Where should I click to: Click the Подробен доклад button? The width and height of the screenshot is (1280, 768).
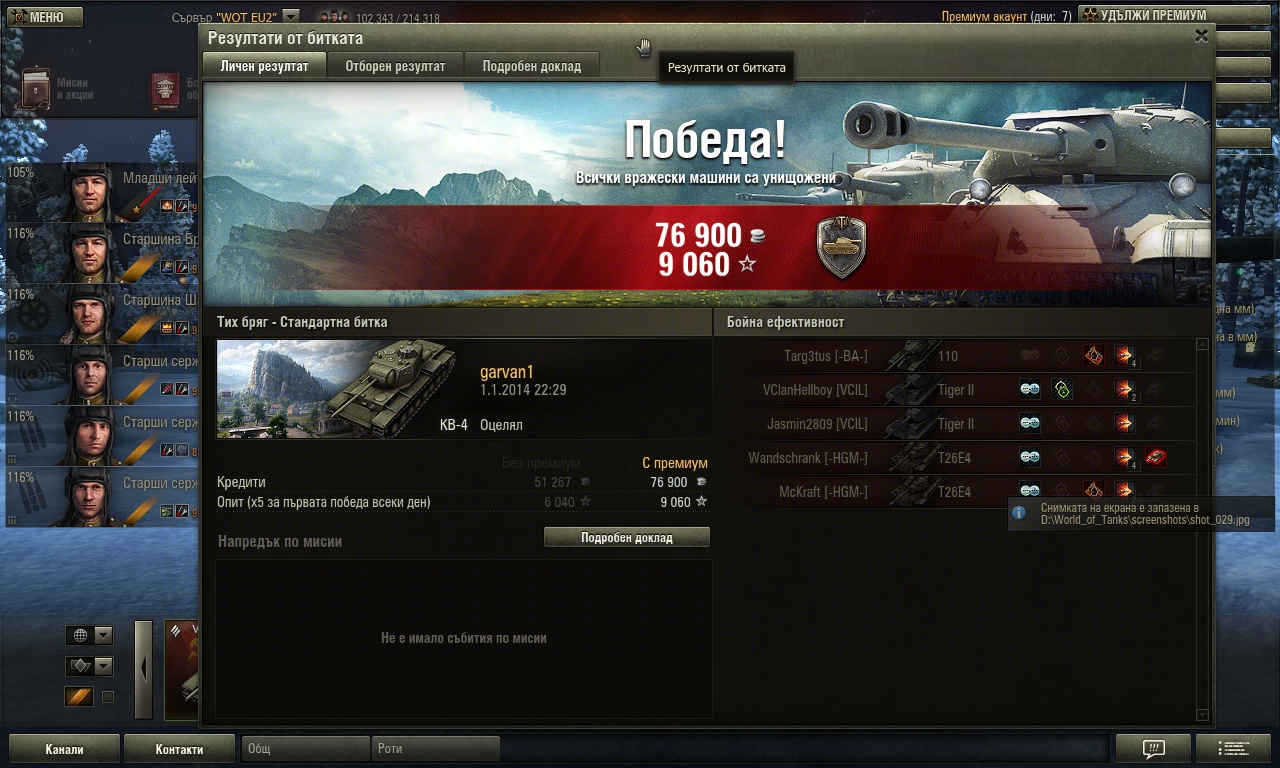tap(626, 538)
